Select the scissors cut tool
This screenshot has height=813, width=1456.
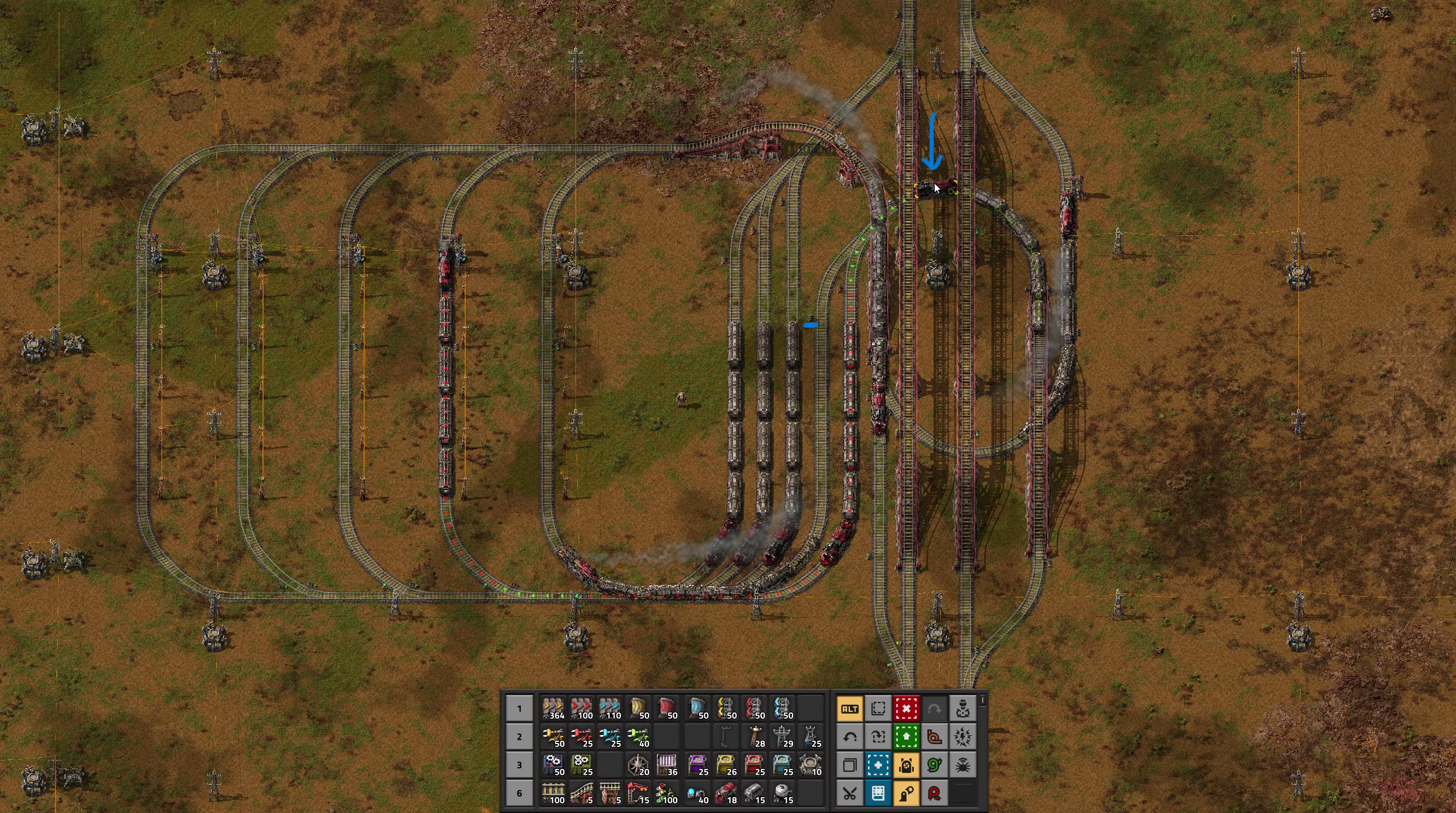849,793
